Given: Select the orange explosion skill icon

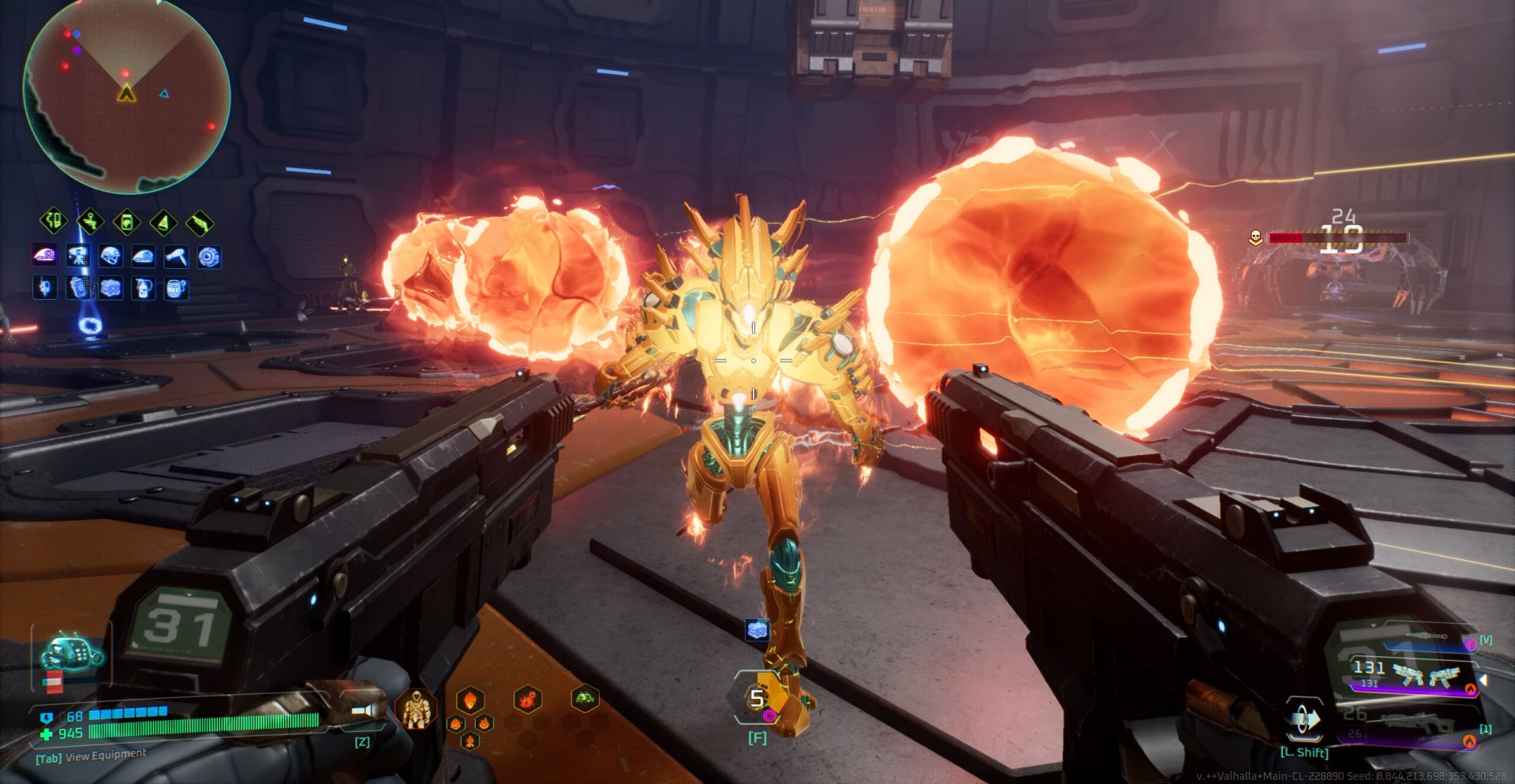Looking at the screenshot, I should 528,698.
